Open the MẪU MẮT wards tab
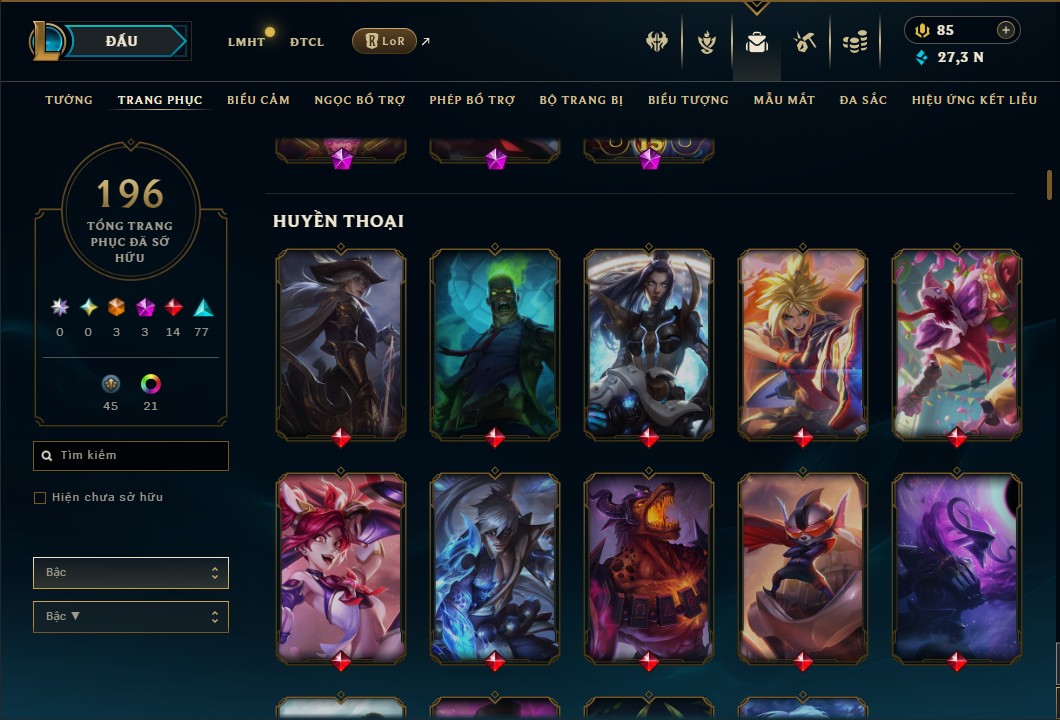Screen dimensions: 1060x720 tap(784, 100)
